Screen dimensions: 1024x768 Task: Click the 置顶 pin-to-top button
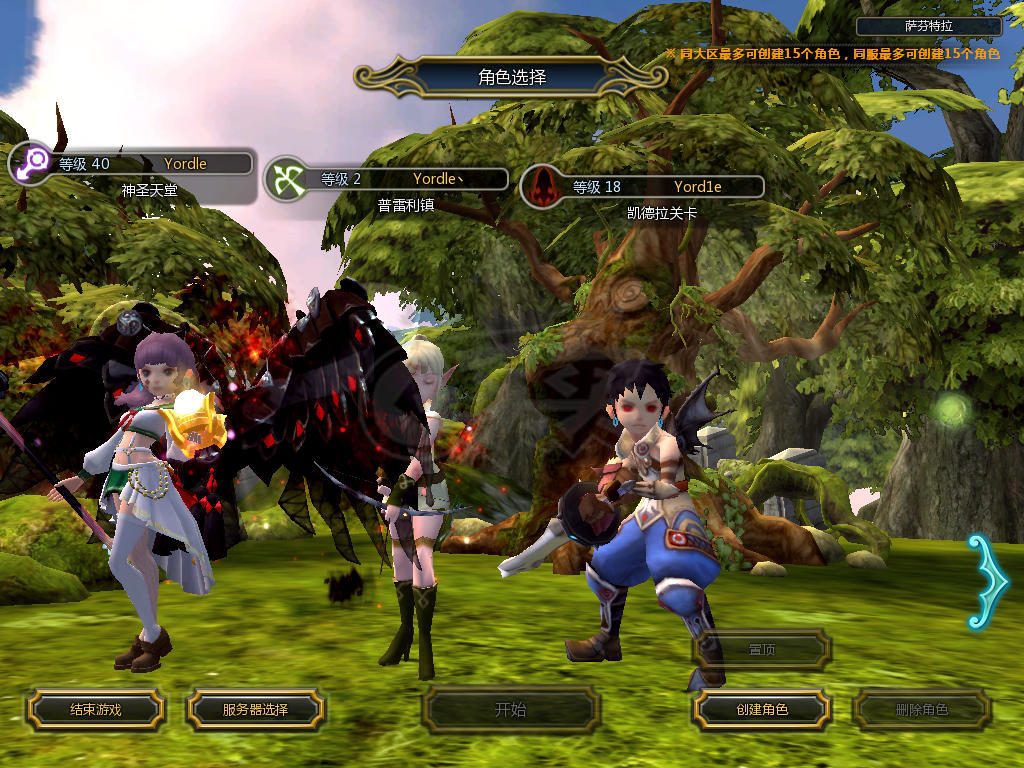point(762,650)
